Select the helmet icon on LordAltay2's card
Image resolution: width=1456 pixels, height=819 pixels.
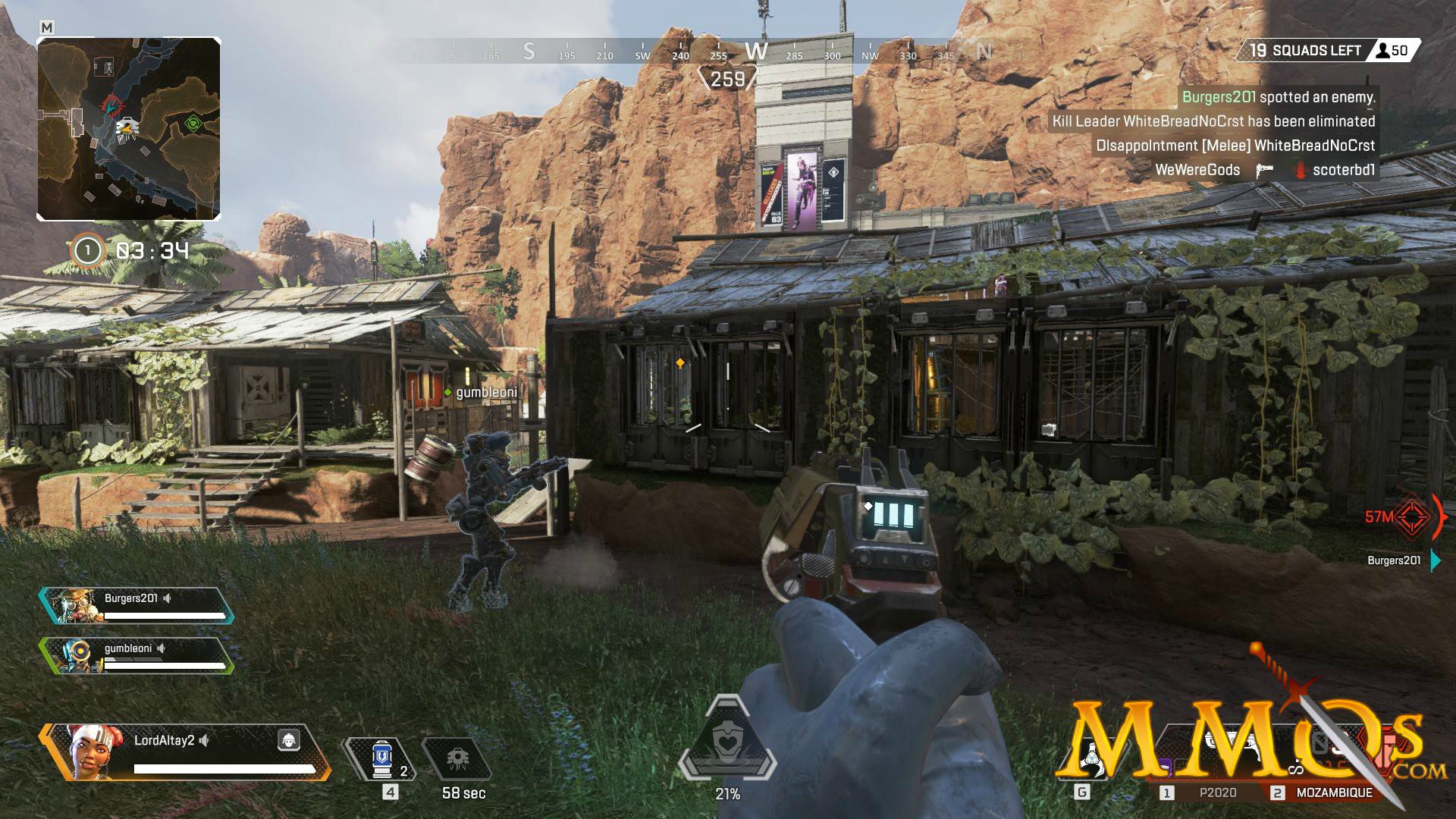coord(288,740)
